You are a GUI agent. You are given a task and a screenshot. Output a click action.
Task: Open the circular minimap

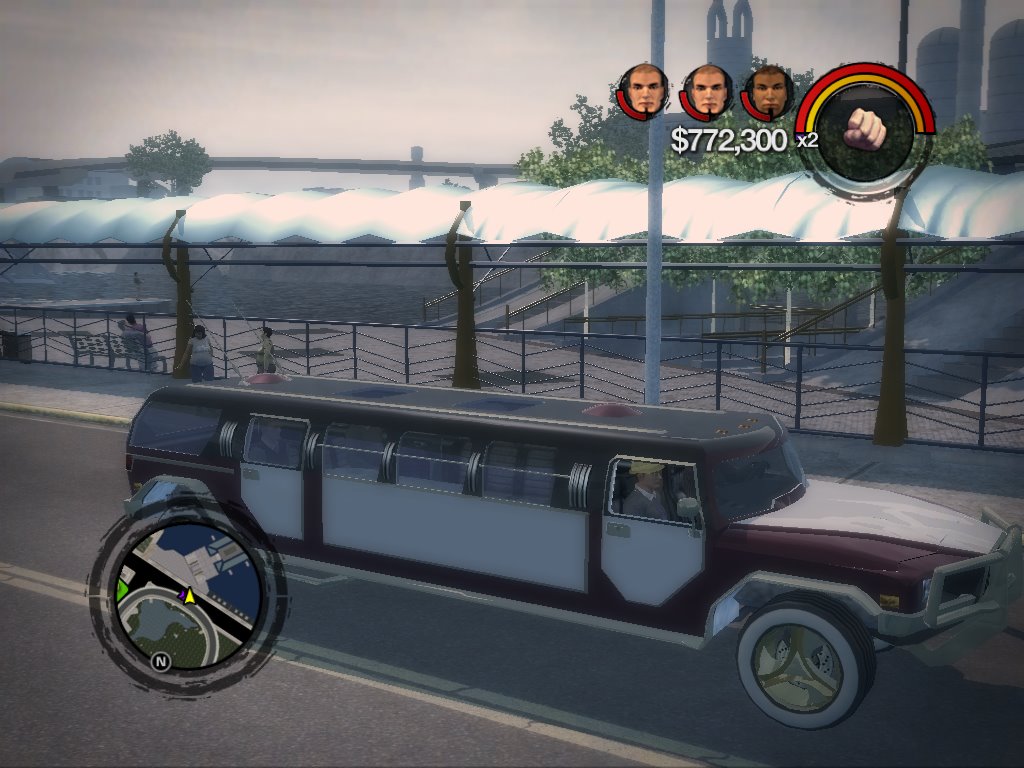(x=185, y=596)
